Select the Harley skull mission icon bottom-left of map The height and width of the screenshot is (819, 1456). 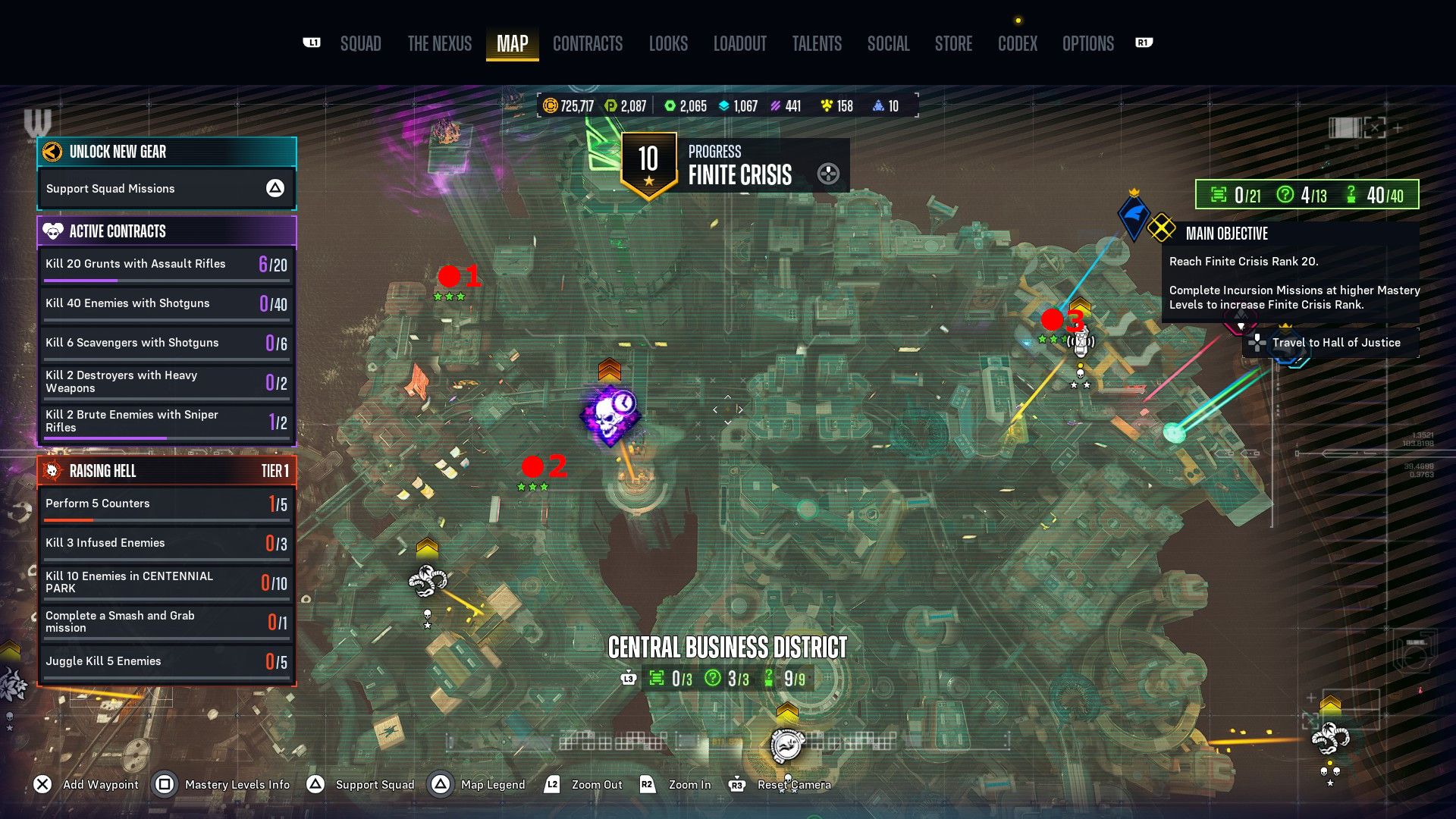(427, 580)
